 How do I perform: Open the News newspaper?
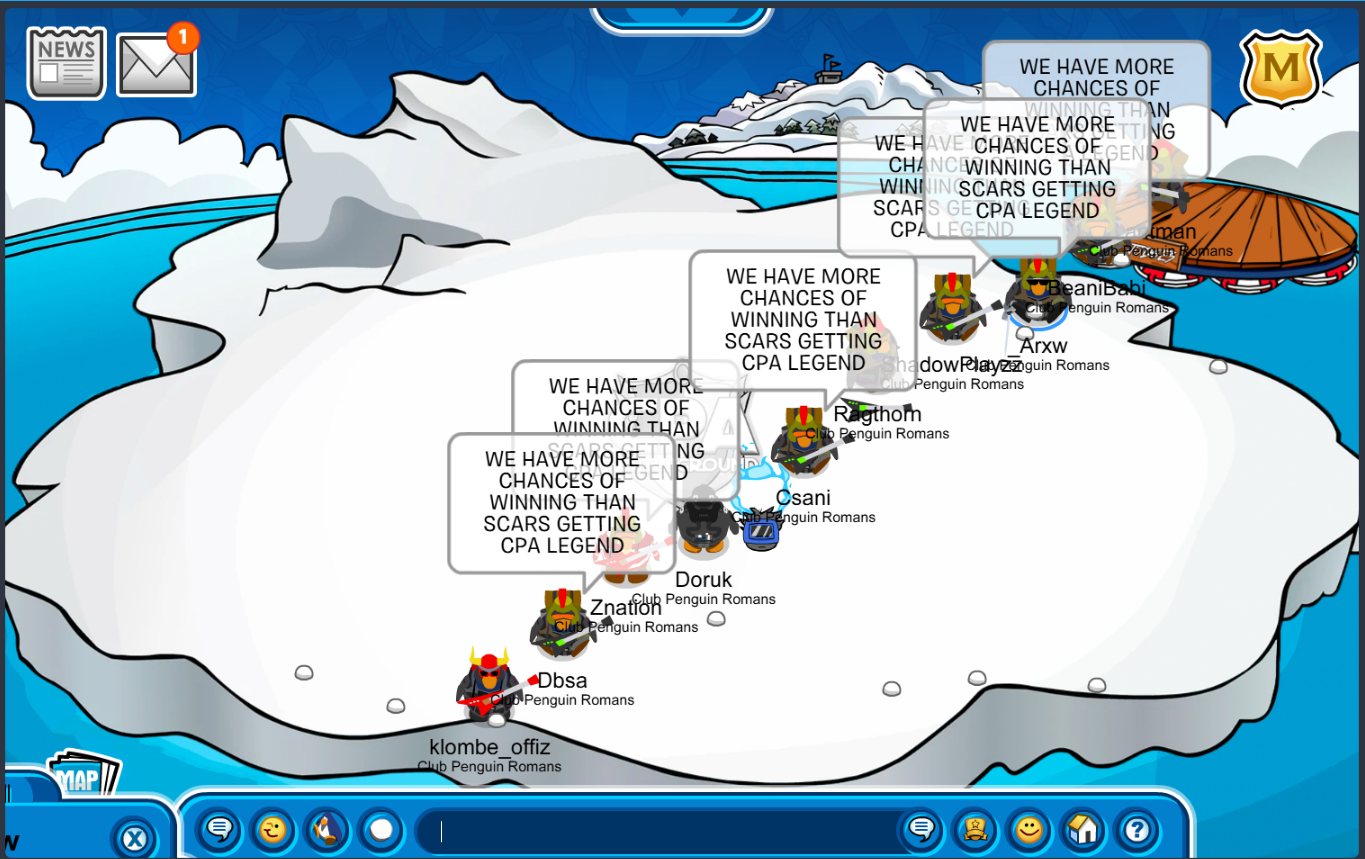66,62
